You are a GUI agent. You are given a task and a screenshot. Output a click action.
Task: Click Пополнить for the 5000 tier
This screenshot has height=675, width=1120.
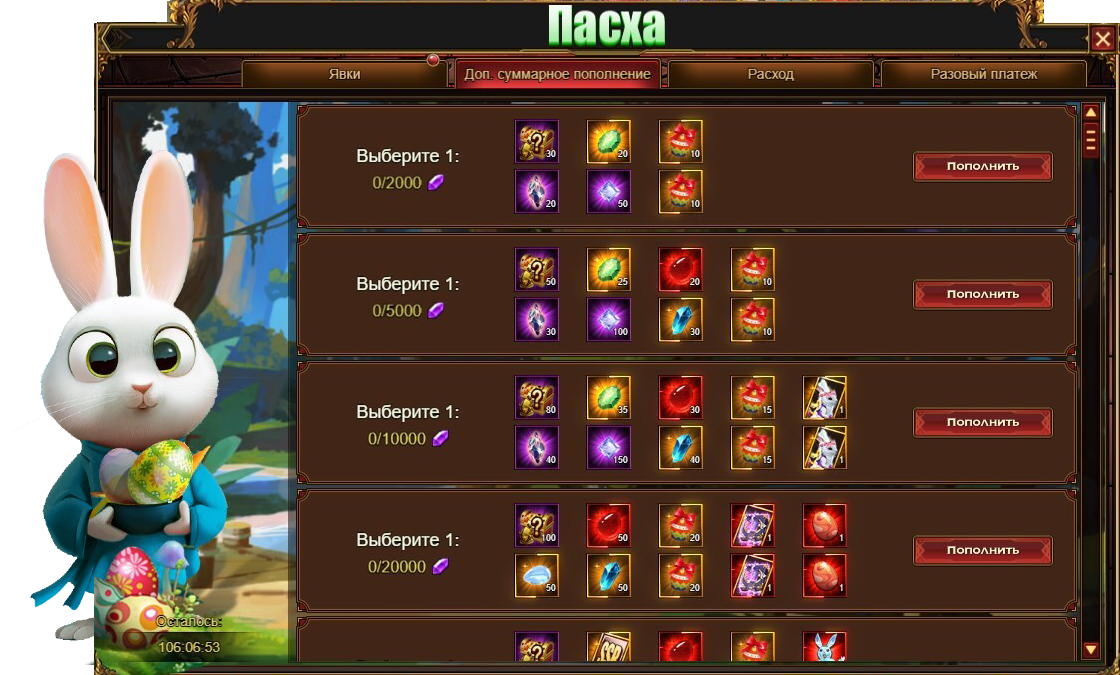982,295
